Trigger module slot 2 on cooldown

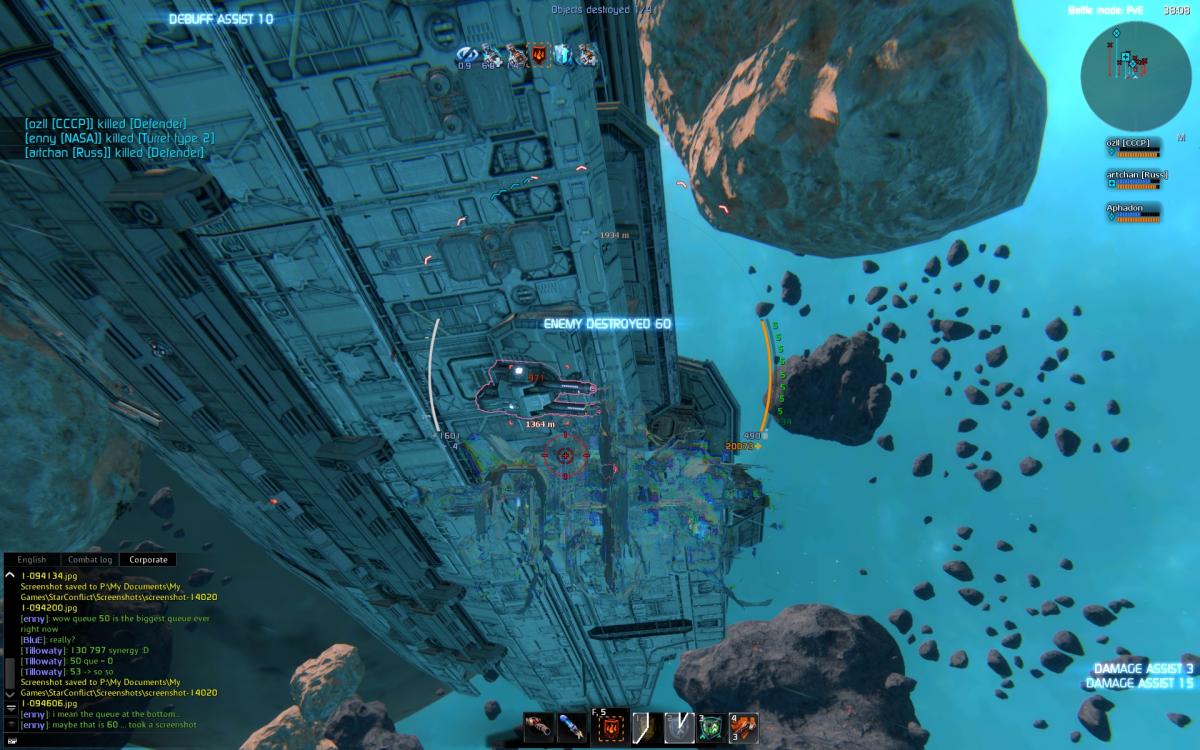click(680, 726)
